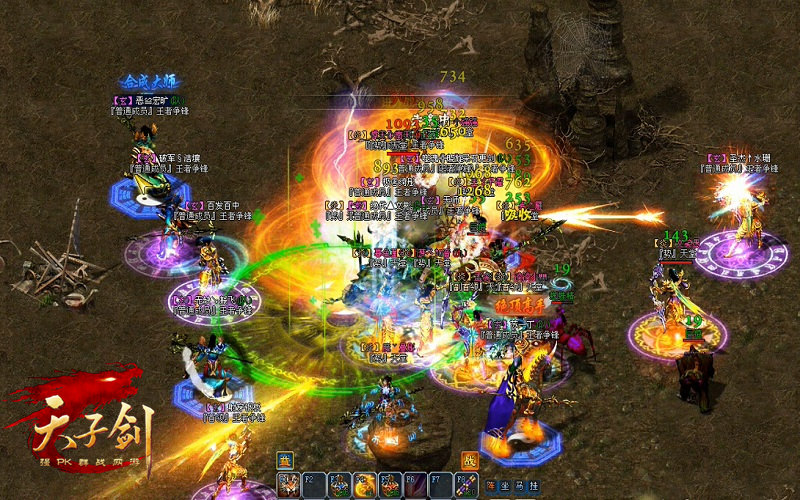Click the 马 mount button
800x500 pixels.
point(519,485)
